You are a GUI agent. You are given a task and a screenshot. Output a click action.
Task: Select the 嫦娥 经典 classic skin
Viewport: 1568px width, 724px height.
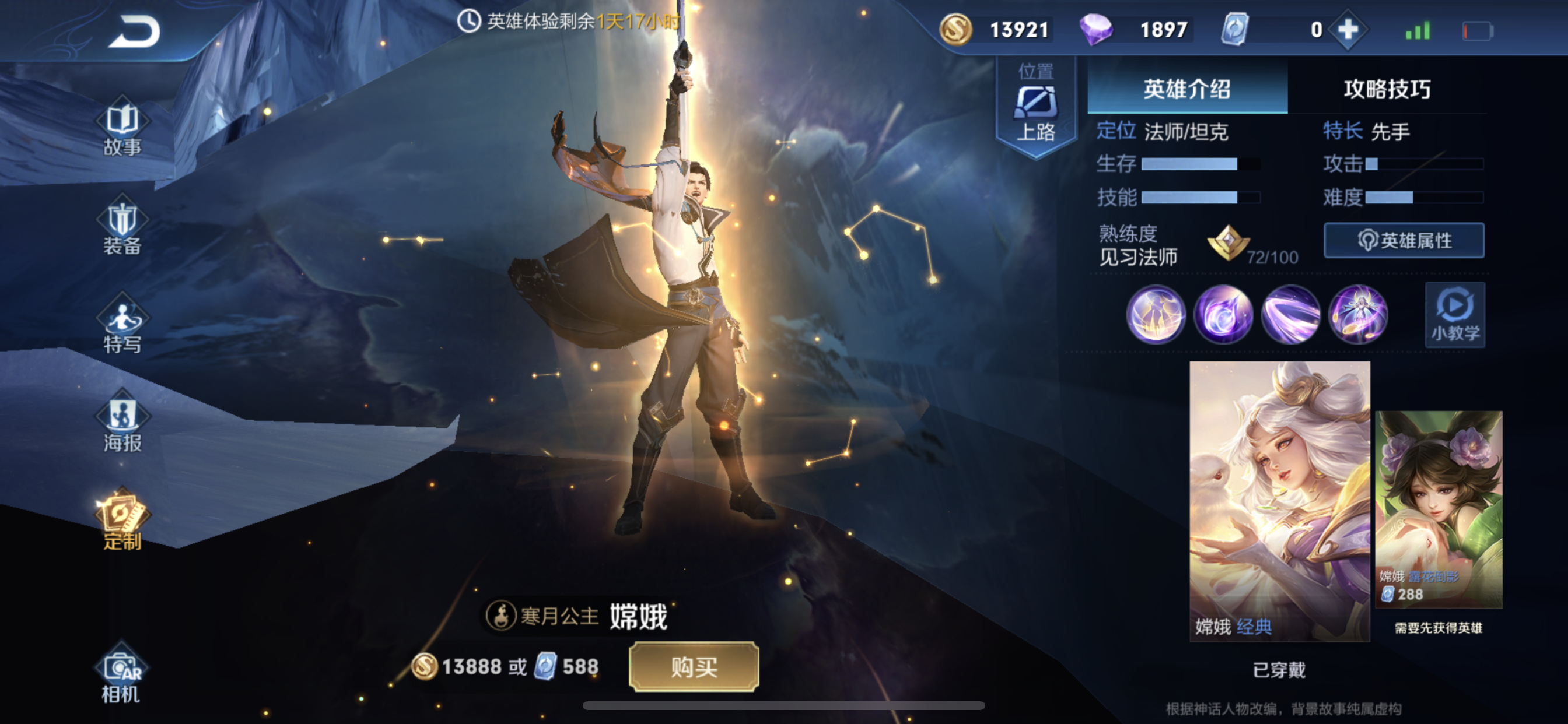pos(1279,500)
